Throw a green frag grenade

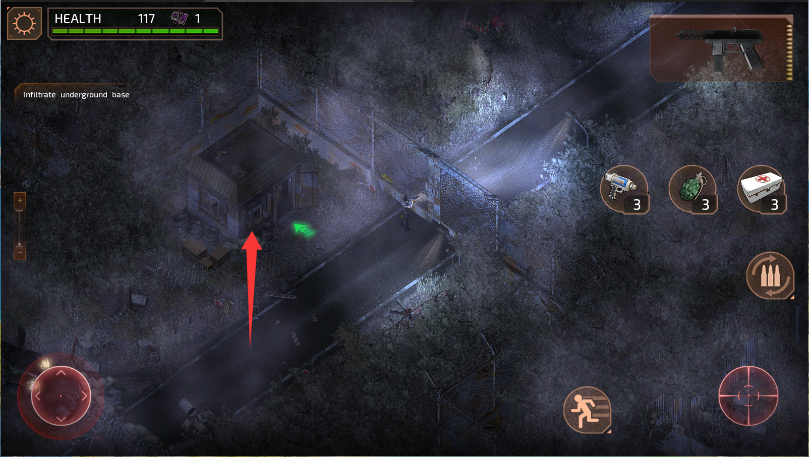[x=689, y=189]
